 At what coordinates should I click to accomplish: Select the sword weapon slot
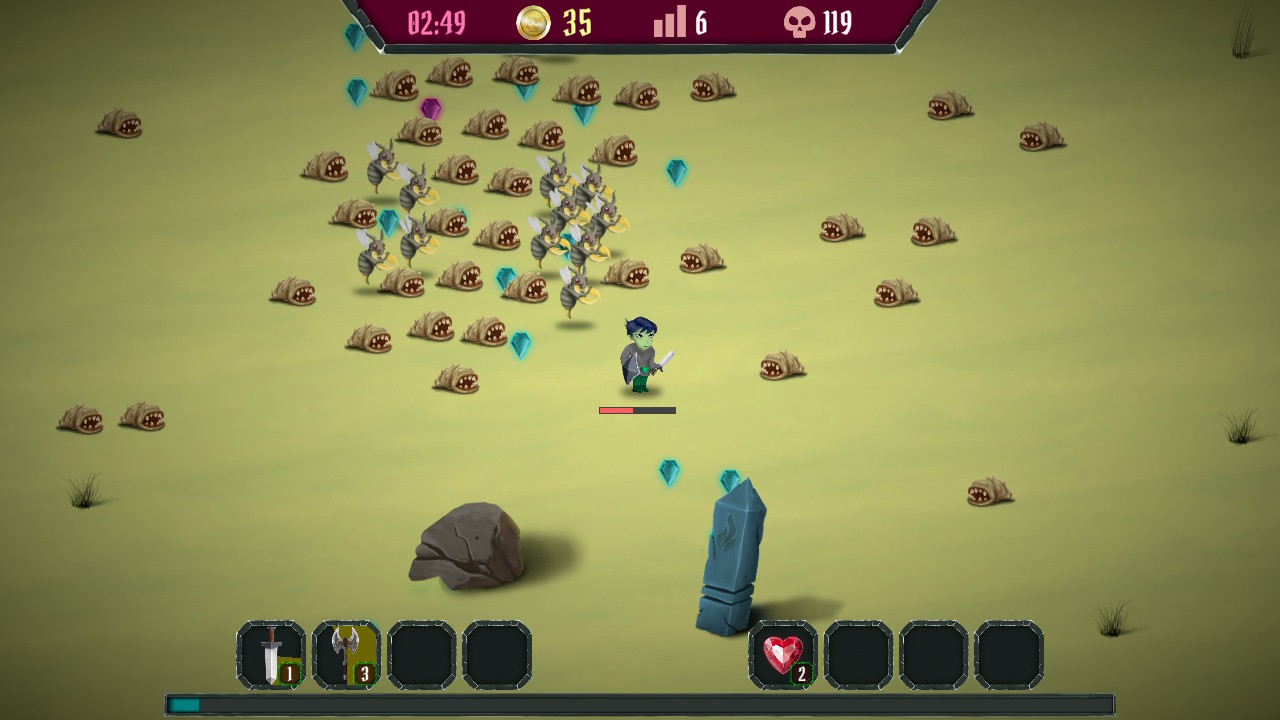pyautogui.click(x=268, y=655)
